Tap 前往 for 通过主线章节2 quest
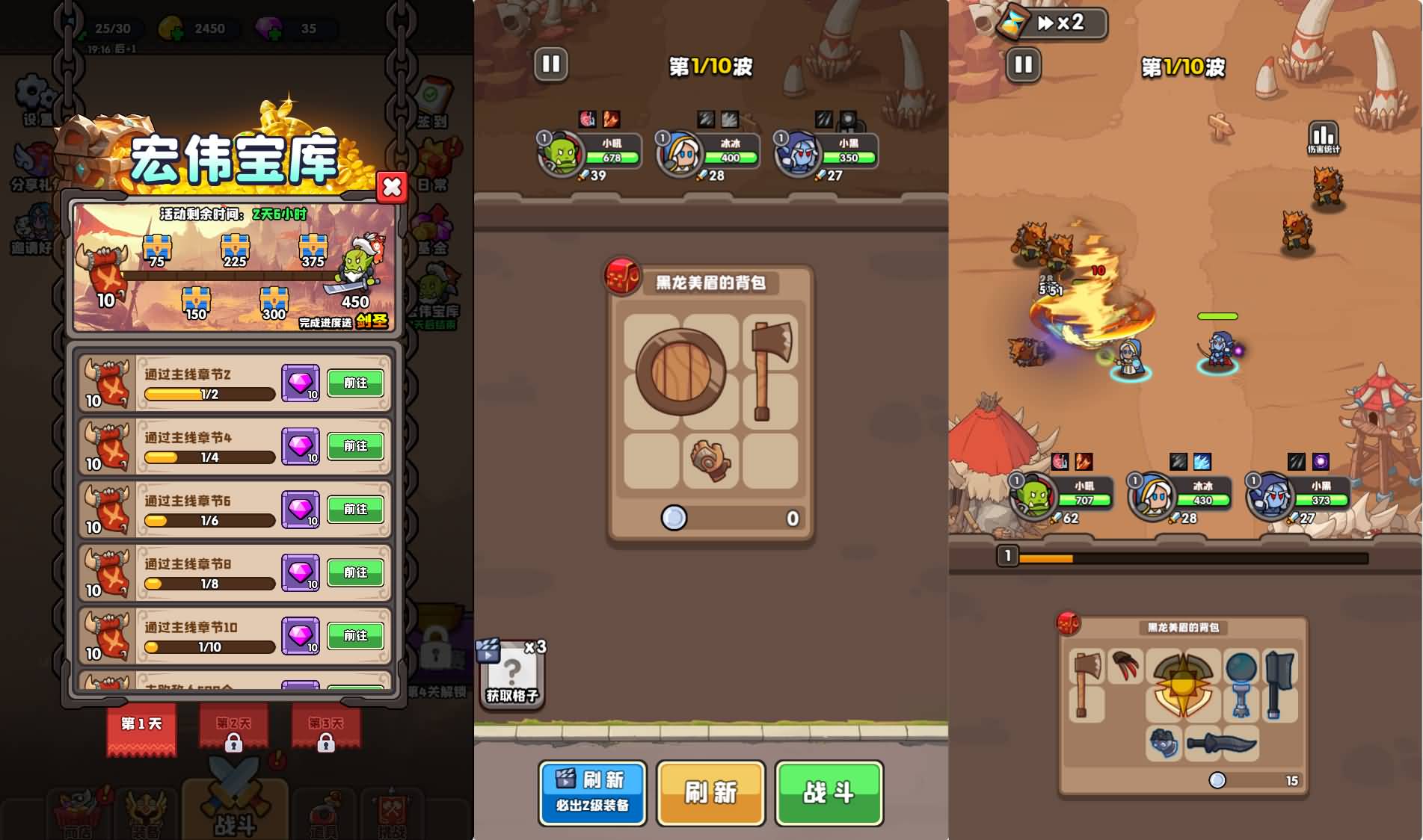This screenshot has width=1423, height=840. click(355, 383)
